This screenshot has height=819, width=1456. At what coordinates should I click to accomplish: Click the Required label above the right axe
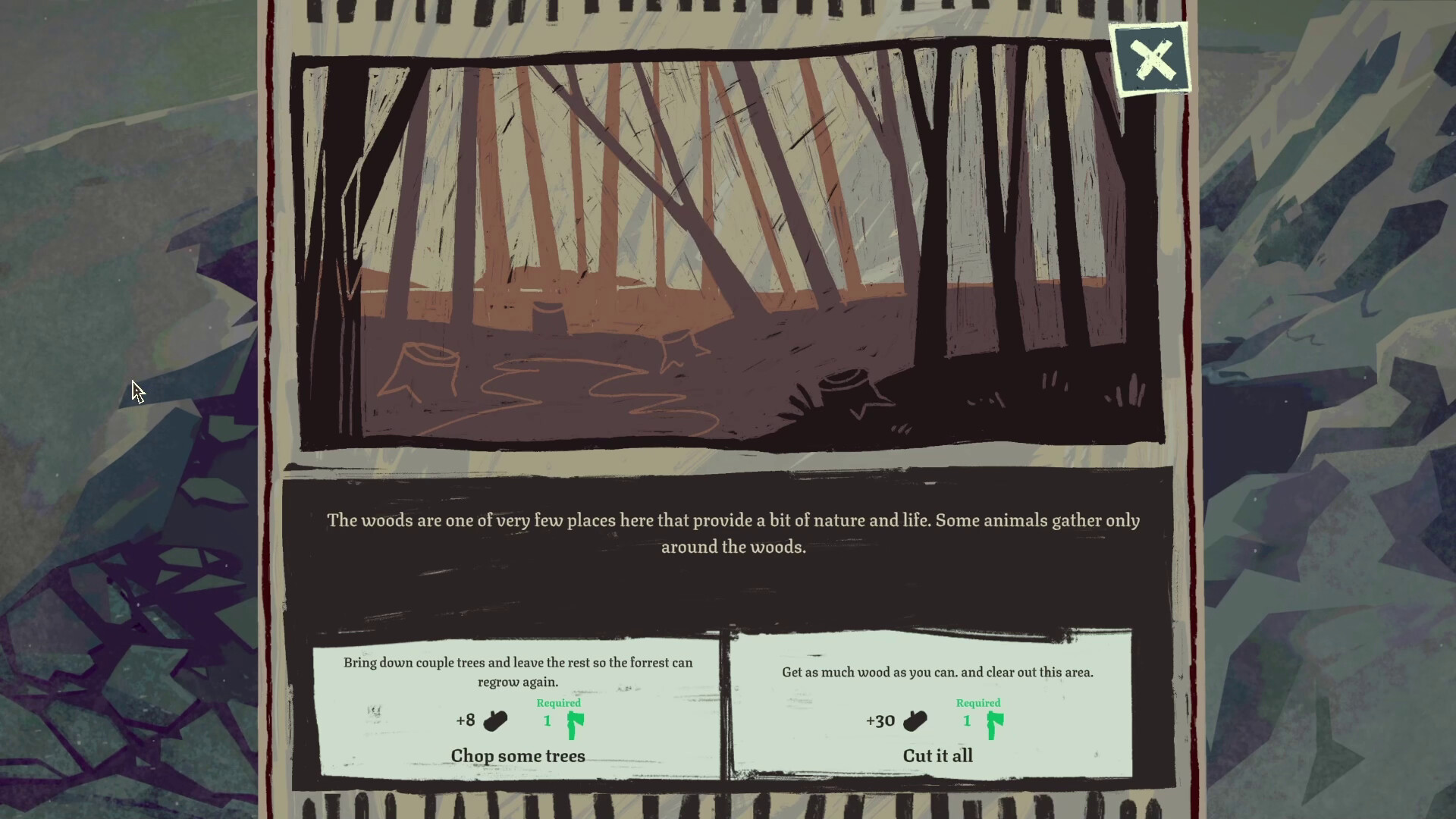(x=978, y=702)
